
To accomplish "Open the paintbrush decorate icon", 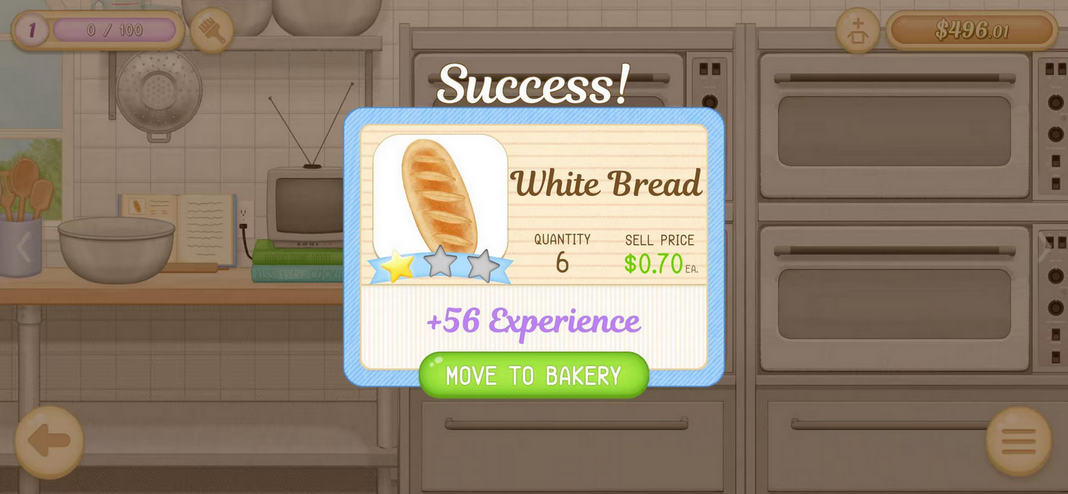I will click(x=211, y=30).
